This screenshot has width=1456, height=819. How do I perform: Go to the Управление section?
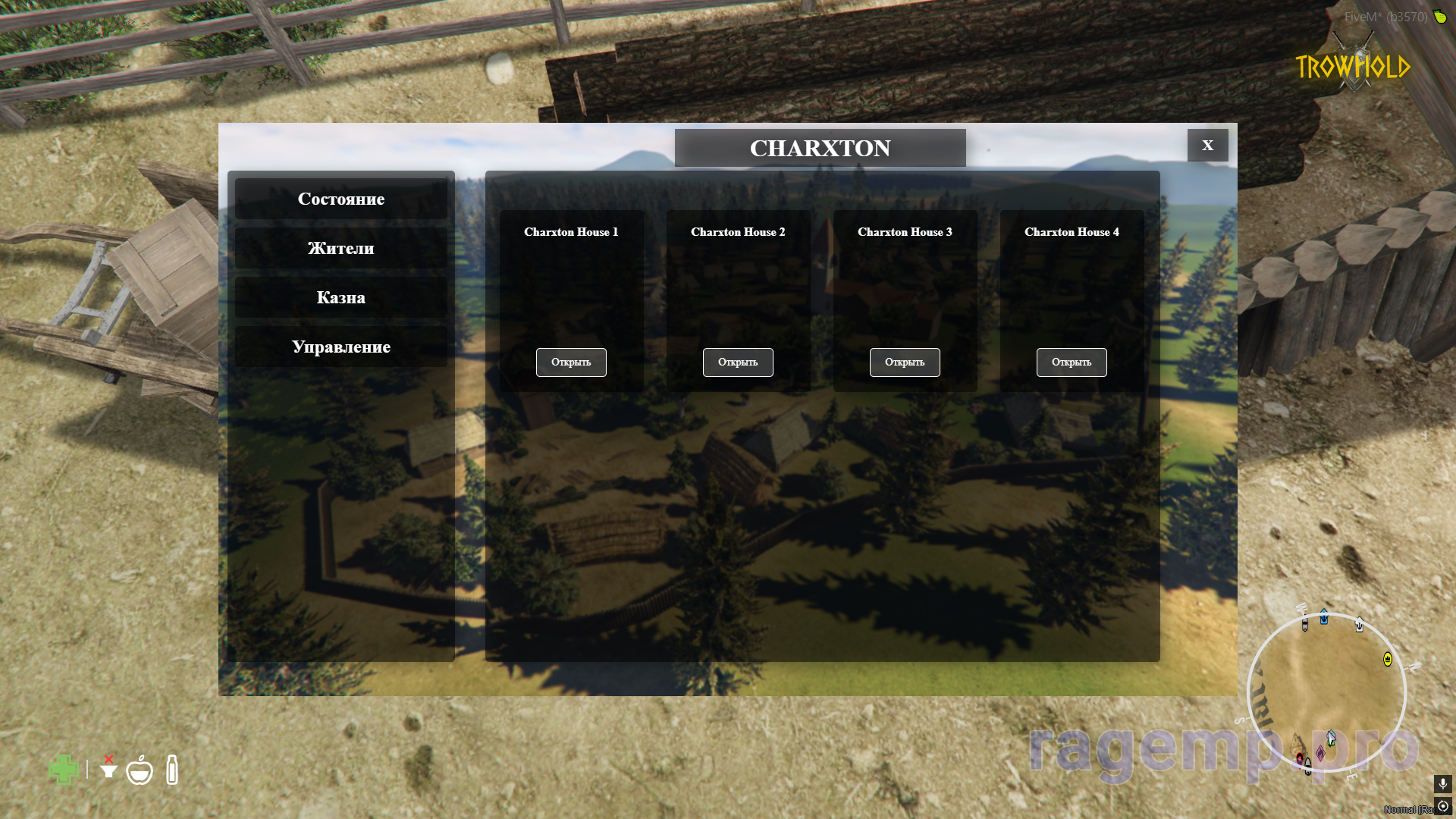tap(340, 347)
